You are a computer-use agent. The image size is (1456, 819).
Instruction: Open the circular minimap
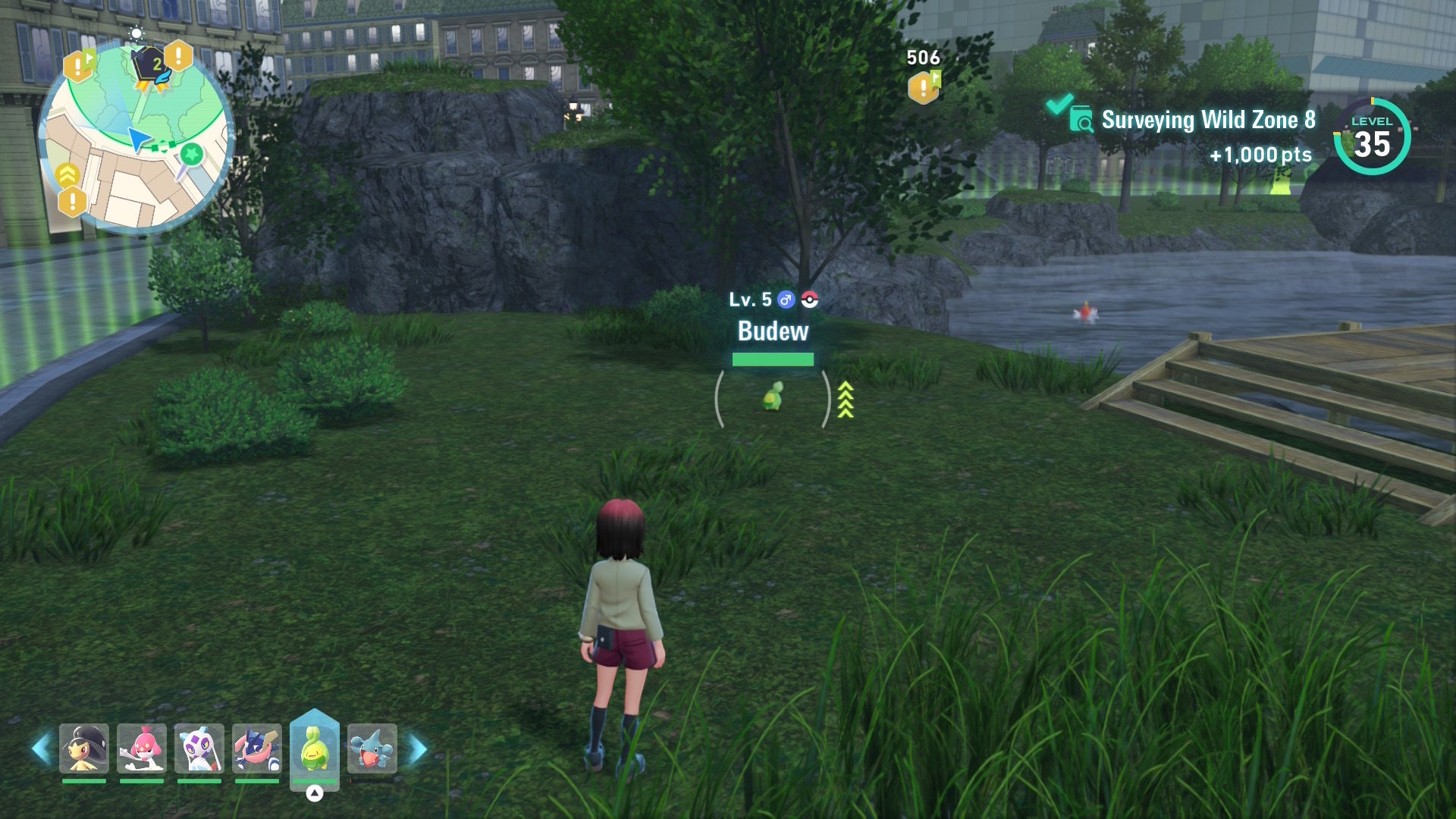pos(136,136)
